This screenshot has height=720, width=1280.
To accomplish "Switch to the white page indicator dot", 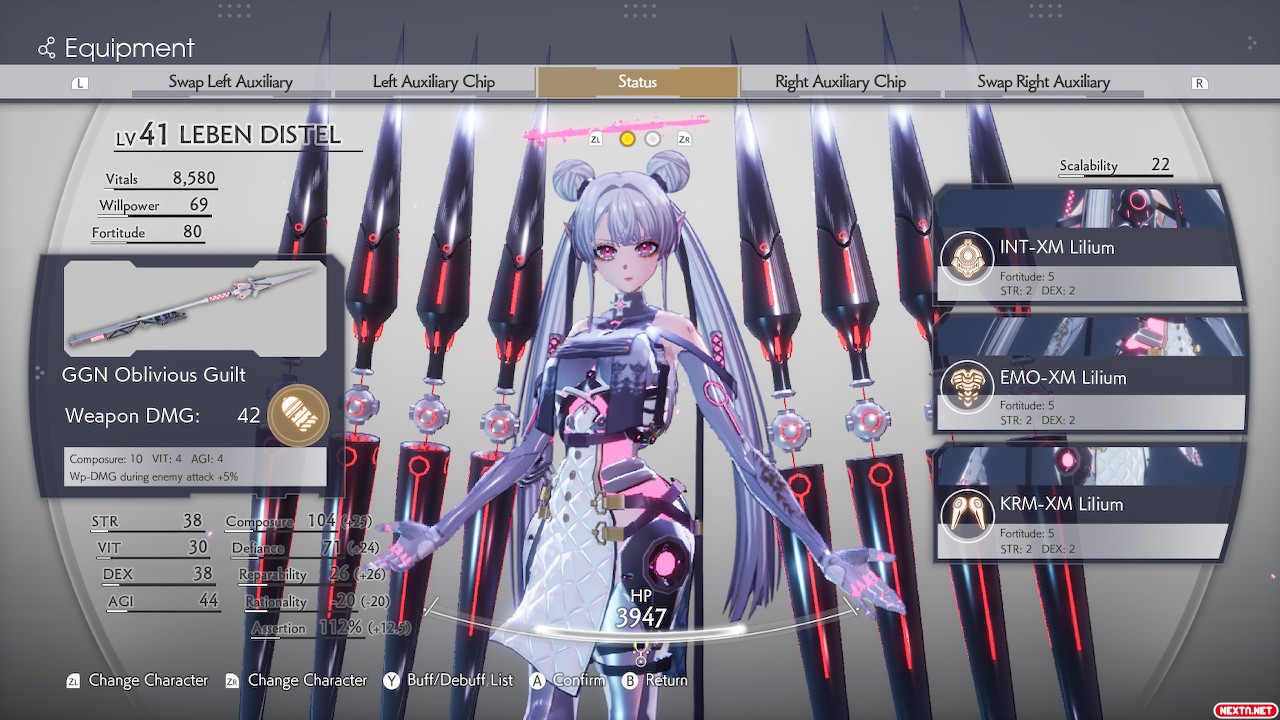I will [x=653, y=139].
